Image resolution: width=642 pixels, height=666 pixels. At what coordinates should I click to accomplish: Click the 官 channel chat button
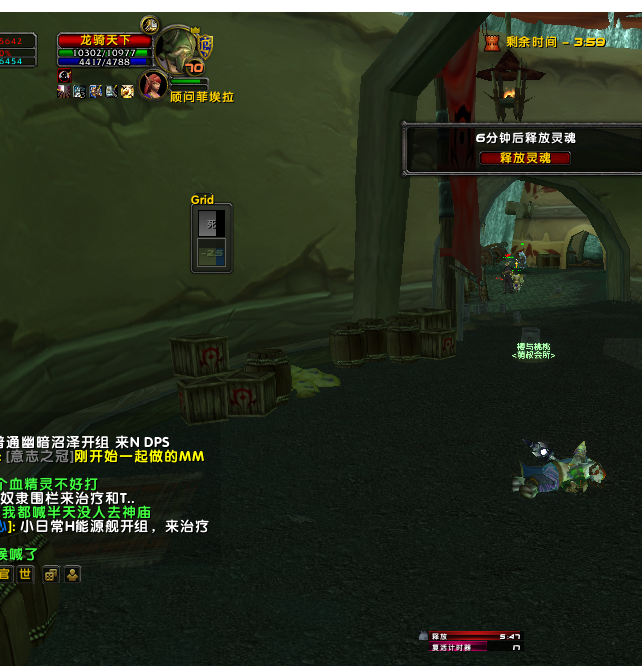click(x=5, y=574)
